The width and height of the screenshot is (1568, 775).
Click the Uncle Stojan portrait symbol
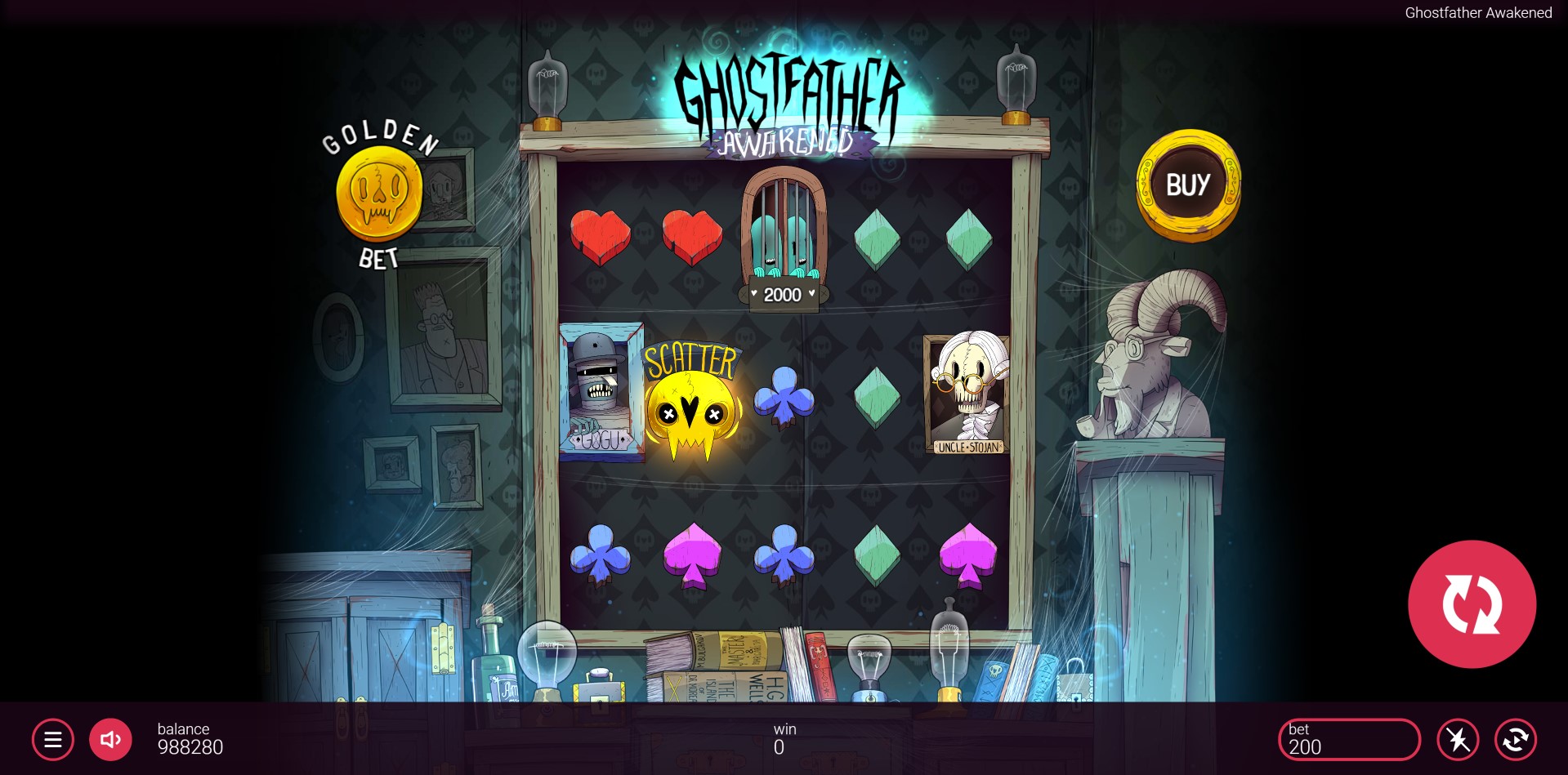pos(967,392)
